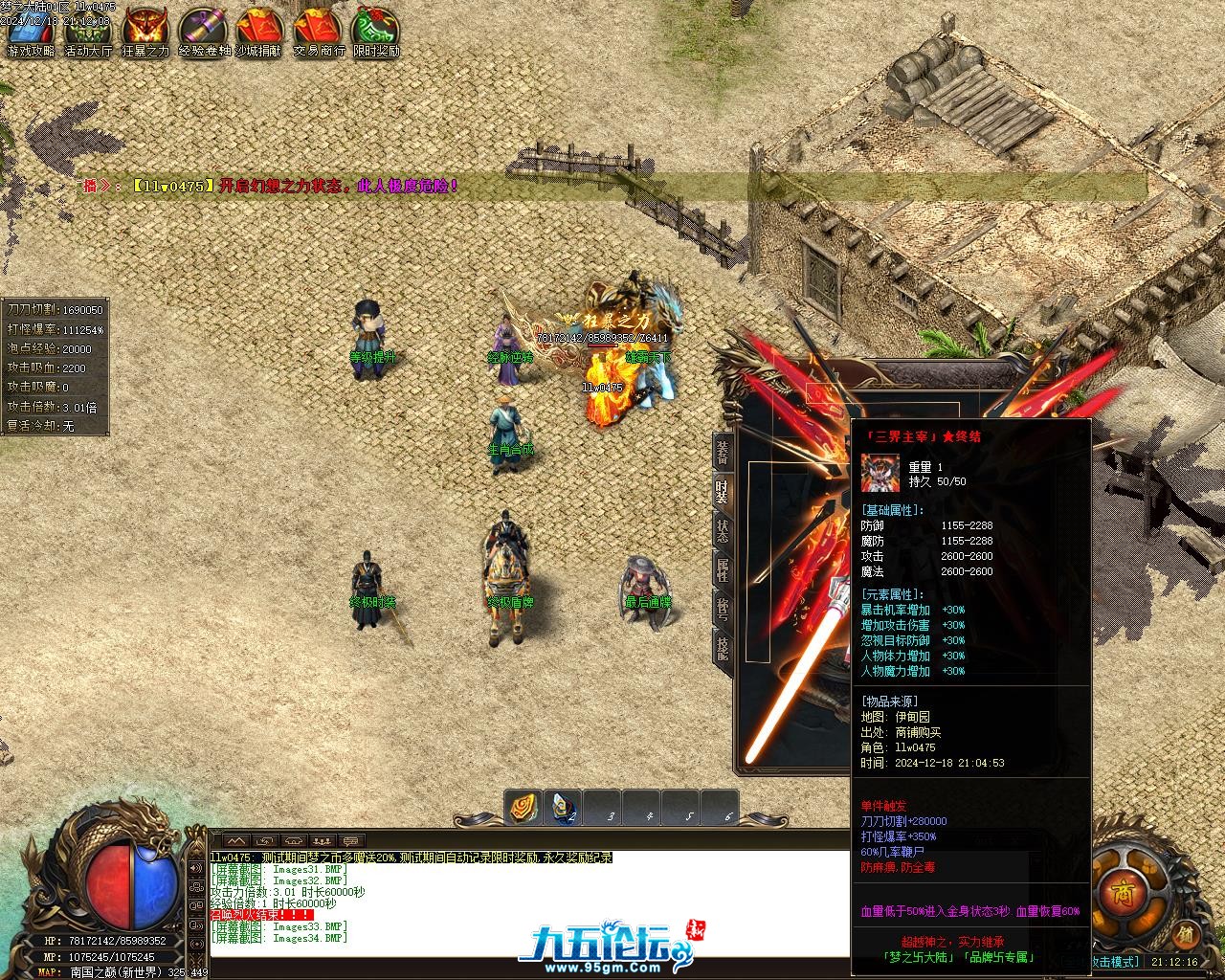
Task: Open the 经验卷轴 experience scroll menu
Action: click(204, 31)
